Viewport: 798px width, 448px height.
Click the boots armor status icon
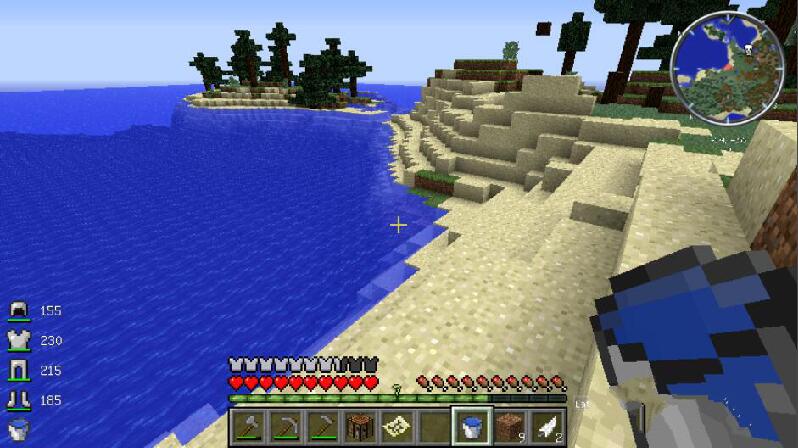tap(19, 401)
